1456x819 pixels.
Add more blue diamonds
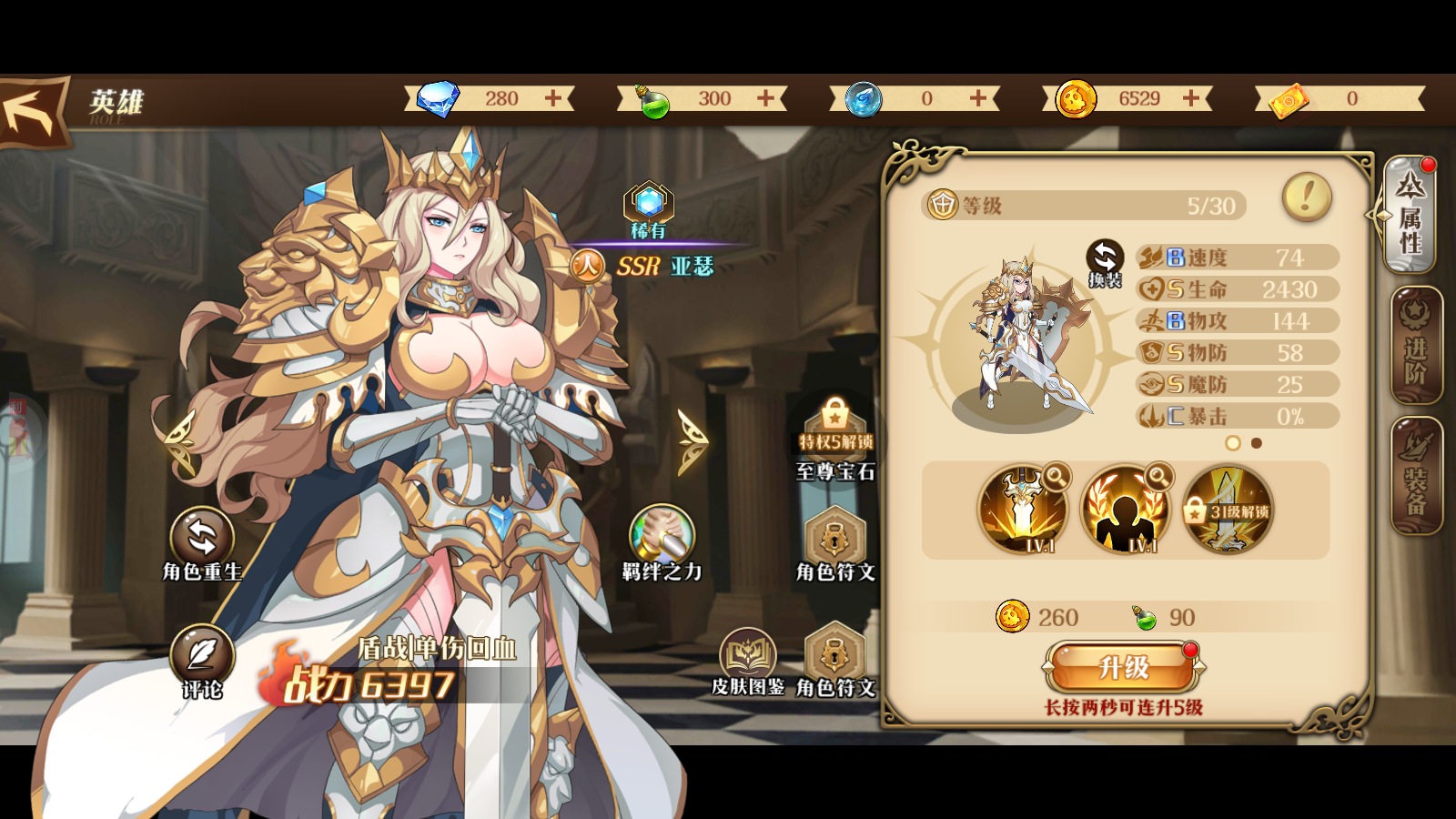click(553, 98)
